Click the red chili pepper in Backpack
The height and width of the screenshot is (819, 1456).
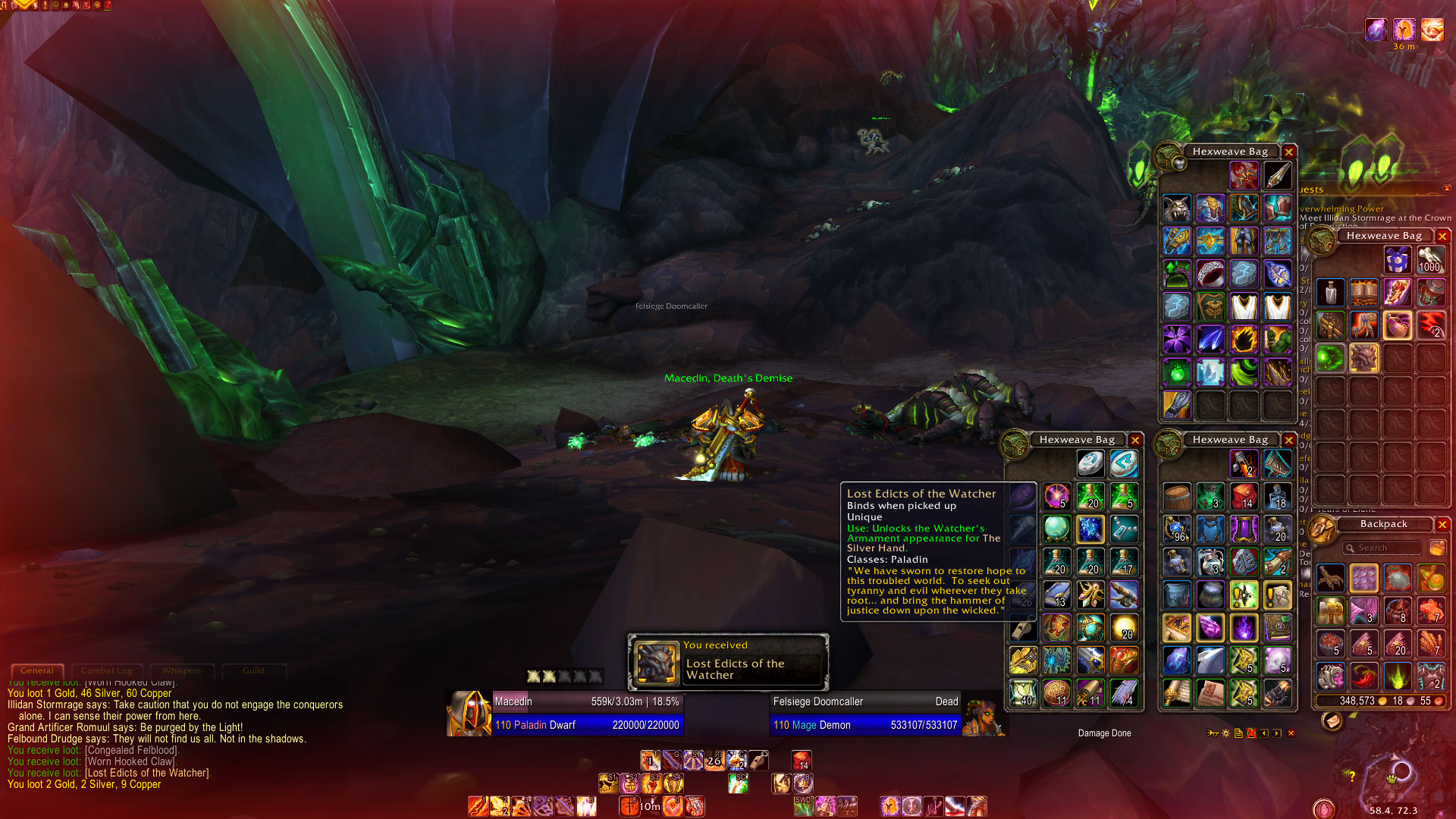(1363, 675)
